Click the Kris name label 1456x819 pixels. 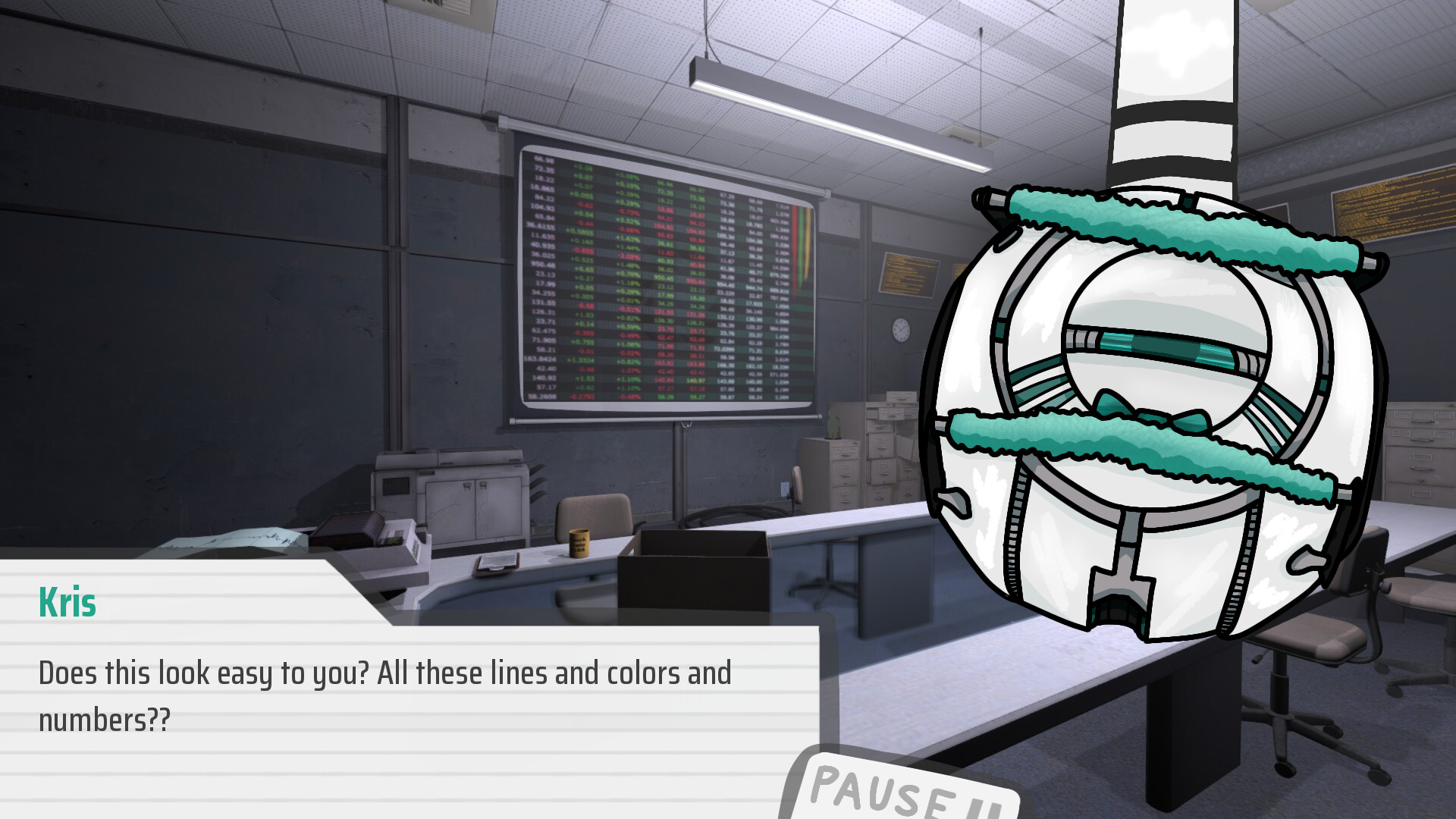[x=65, y=604]
